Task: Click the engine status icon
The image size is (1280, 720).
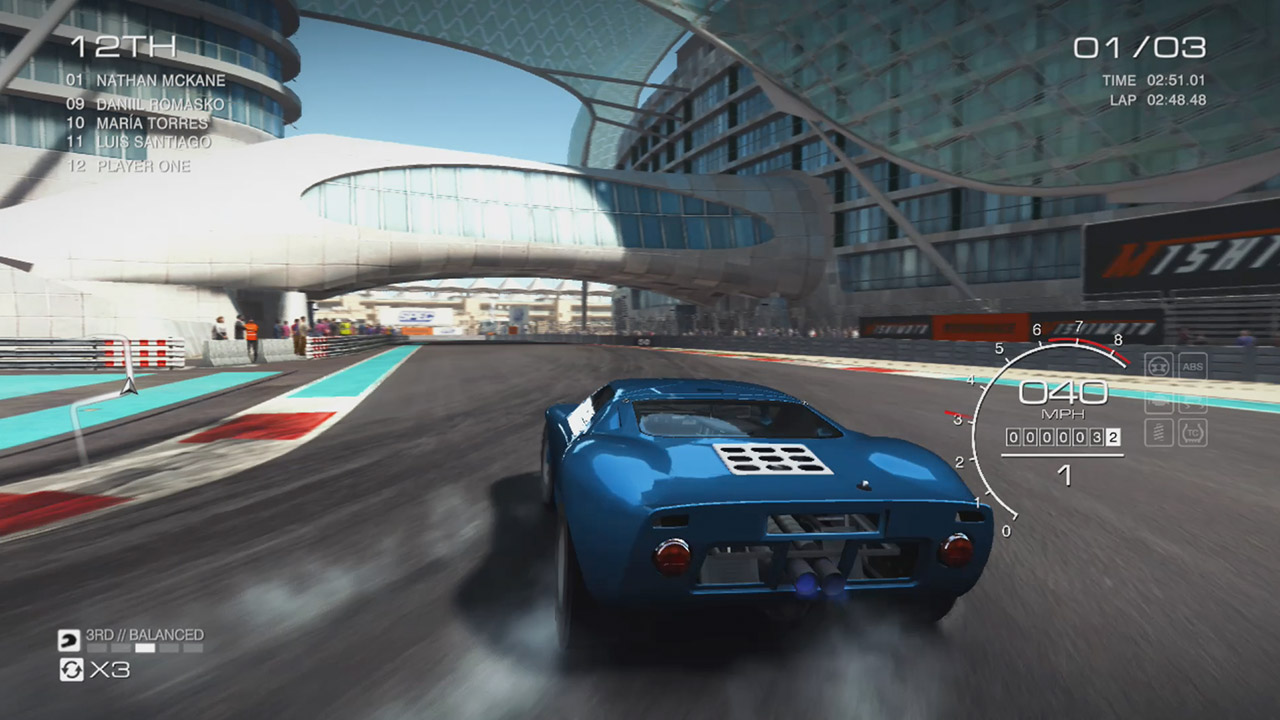Action: pos(1159,399)
